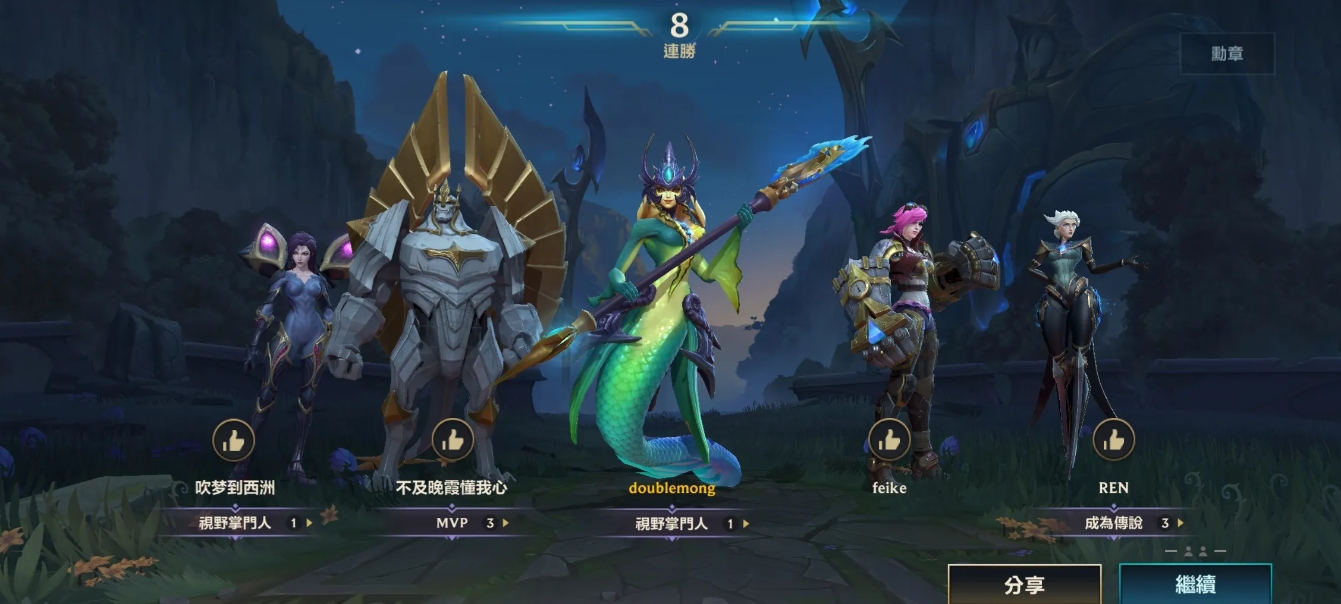
Task: Expand 吹梦到西洲's 視野掌門人 badge list
Action: click(309, 522)
